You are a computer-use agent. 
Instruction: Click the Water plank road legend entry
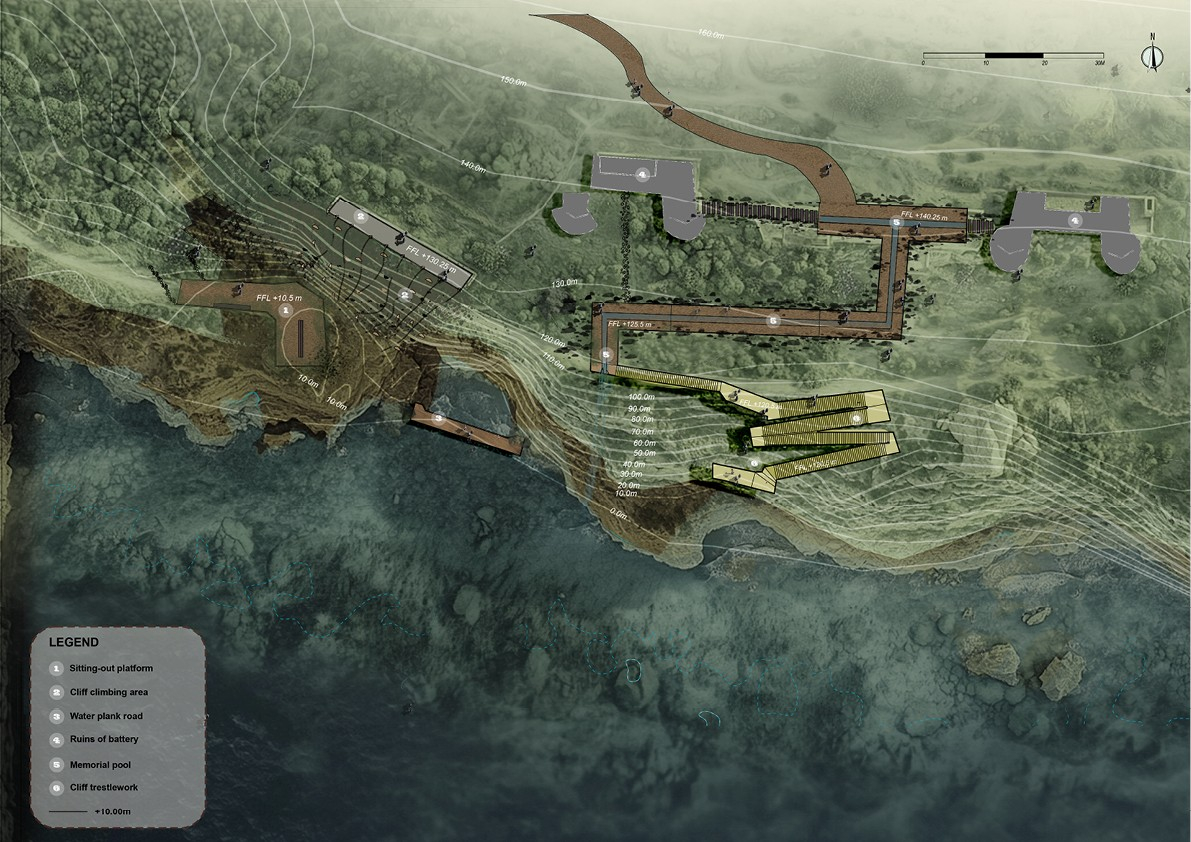[106, 716]
